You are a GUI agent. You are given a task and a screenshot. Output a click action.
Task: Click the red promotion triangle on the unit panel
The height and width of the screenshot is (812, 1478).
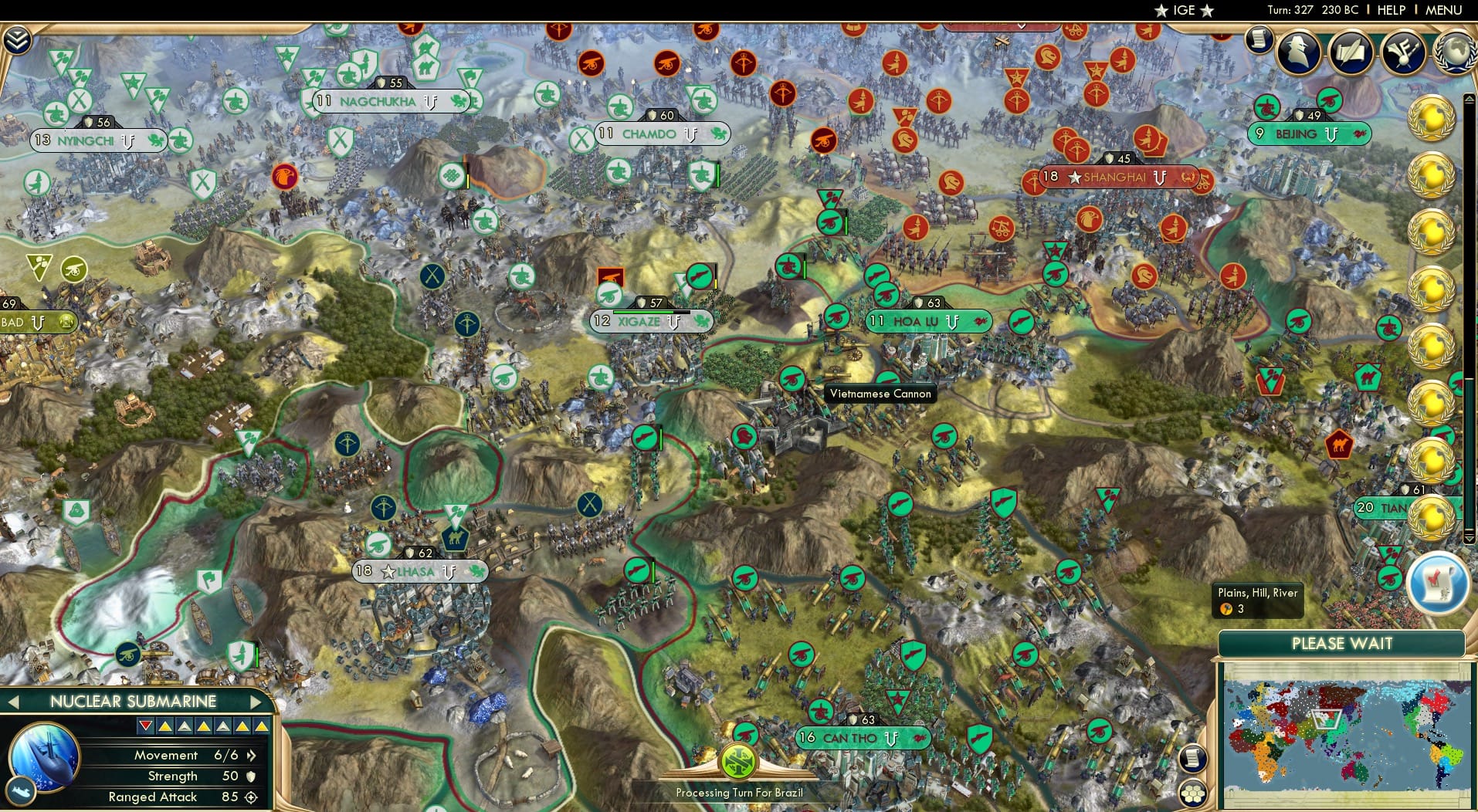pyautogui.click(x=147, y=726)
